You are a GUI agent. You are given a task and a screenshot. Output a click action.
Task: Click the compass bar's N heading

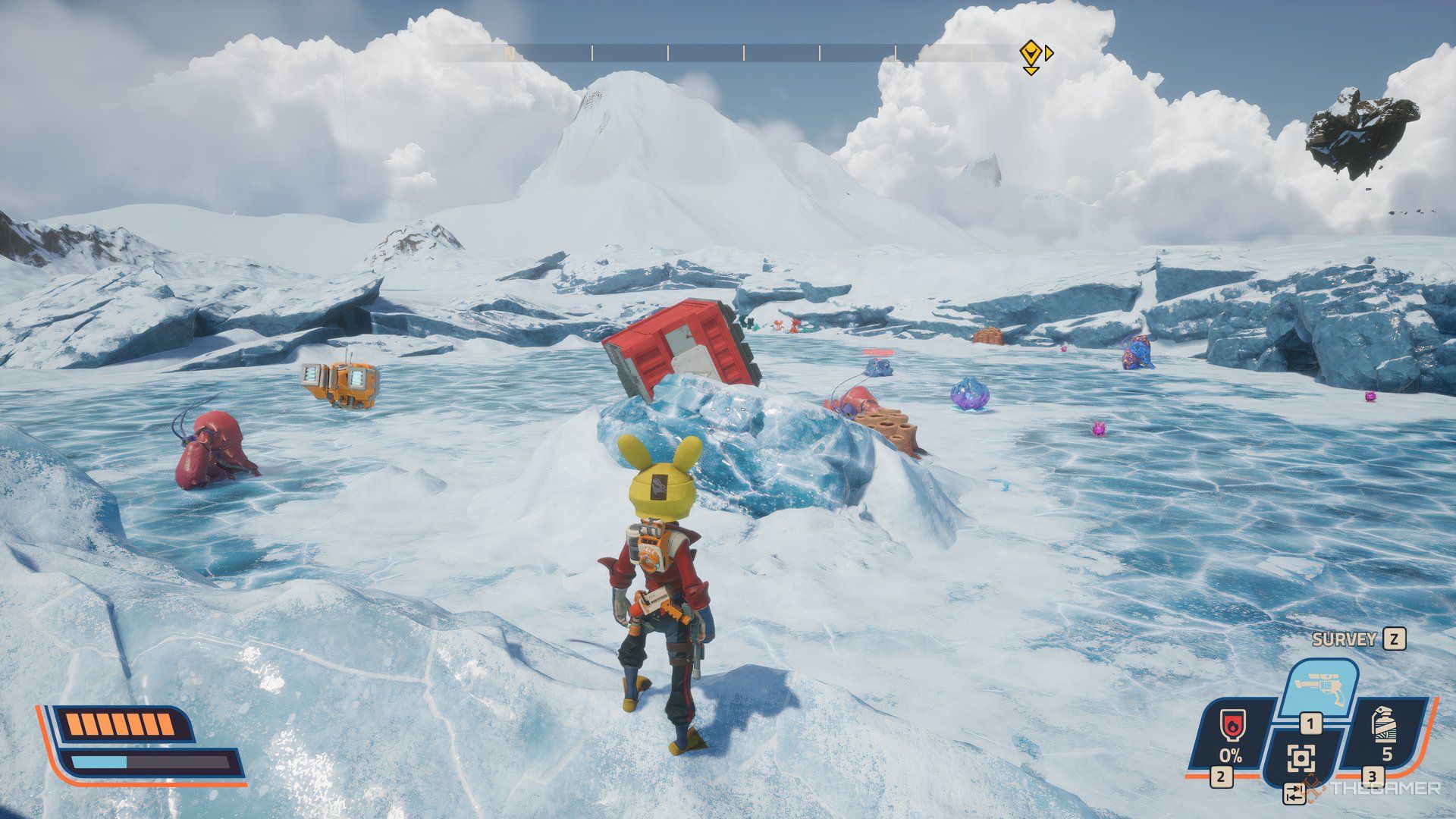click(510, 54)
